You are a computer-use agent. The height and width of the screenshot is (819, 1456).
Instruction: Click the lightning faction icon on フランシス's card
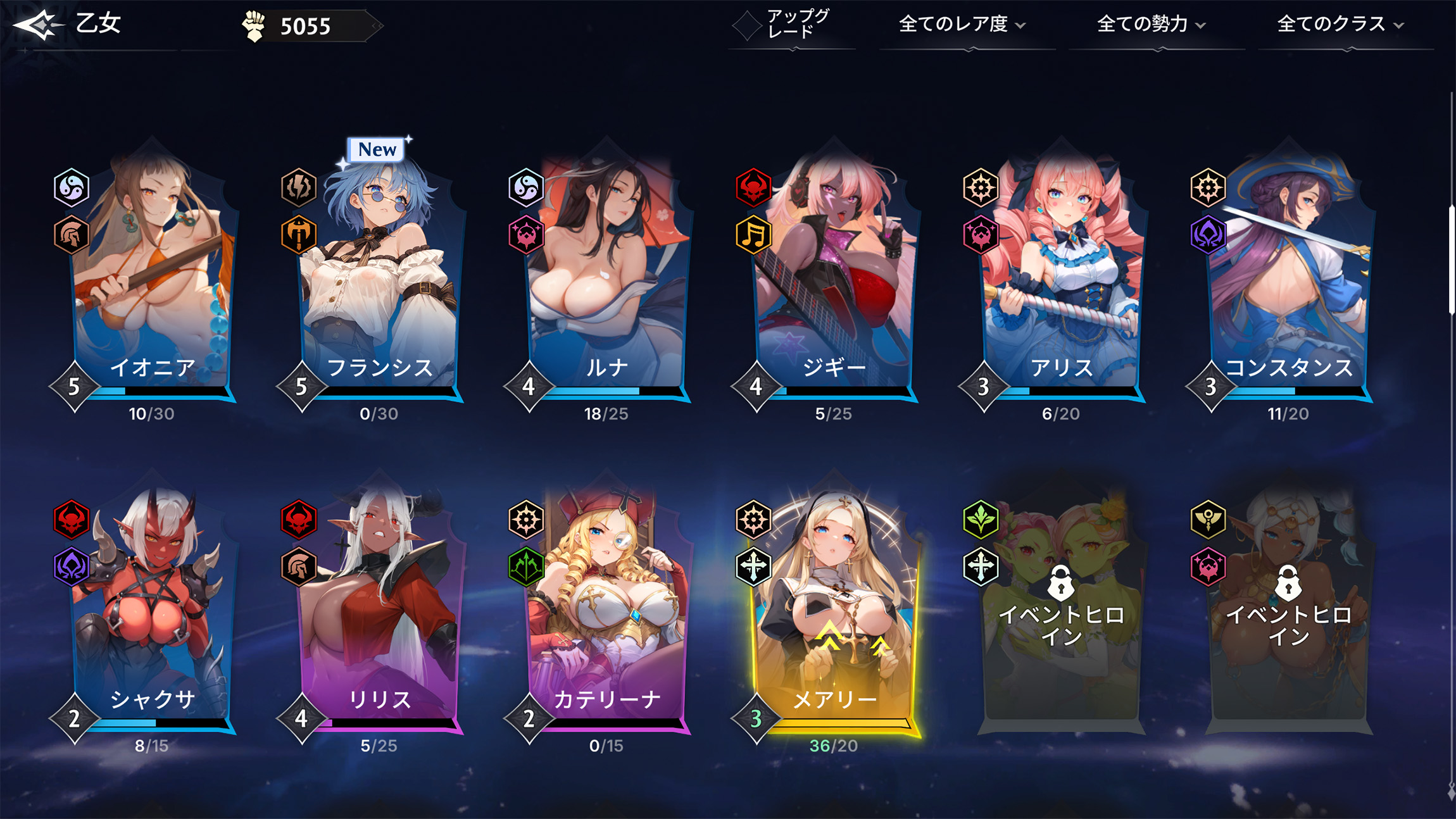[299, 187]
